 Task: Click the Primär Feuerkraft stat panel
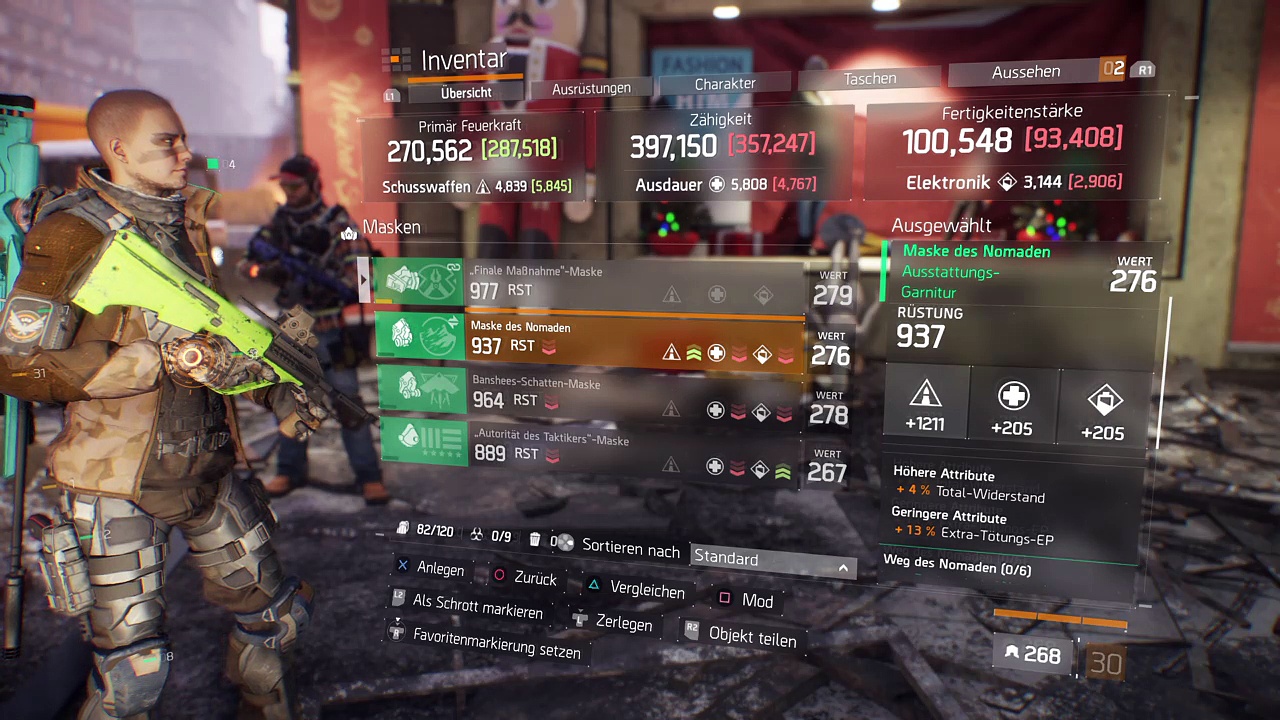pos(470,155)
